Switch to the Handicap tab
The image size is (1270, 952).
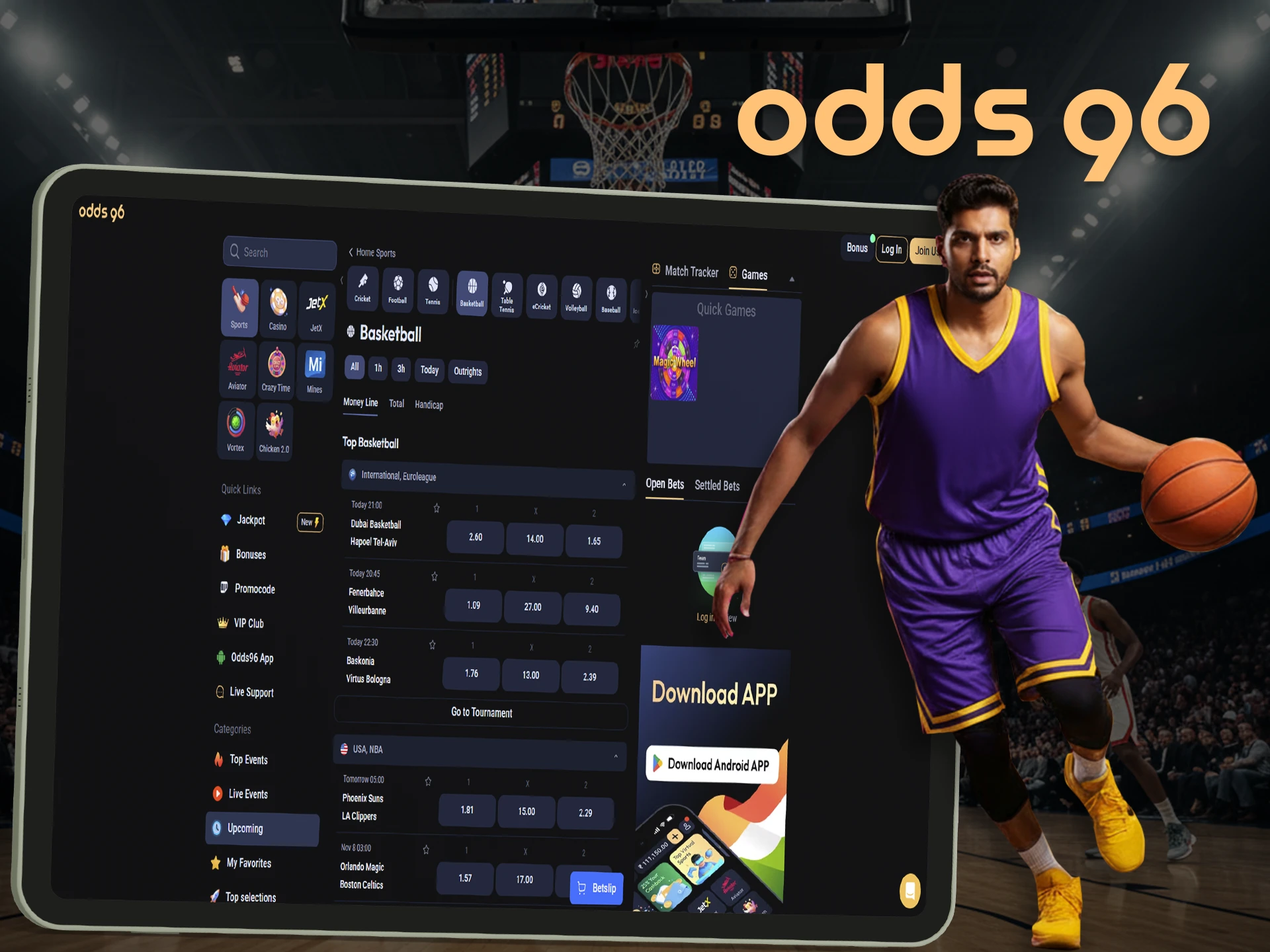pos(429,405)
